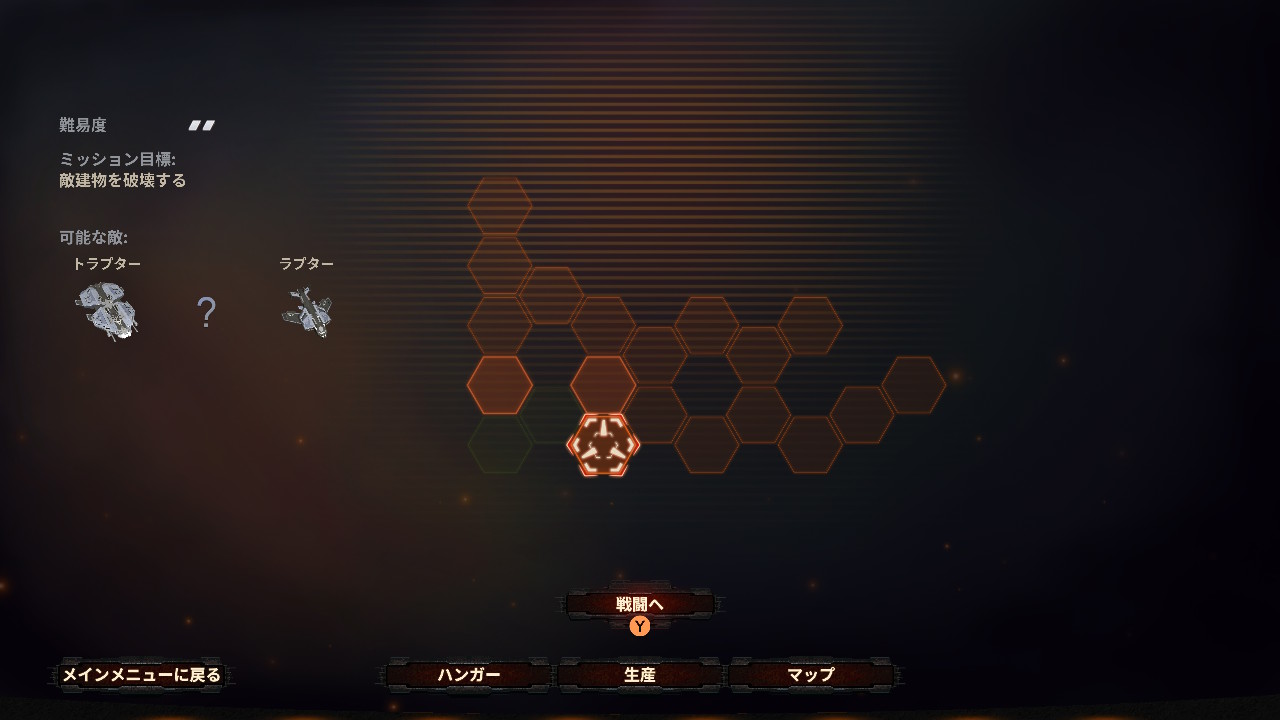The image size is (1280, 720).
Task: Select the player aircraft hex marker
Action: [x=603, y=443]
